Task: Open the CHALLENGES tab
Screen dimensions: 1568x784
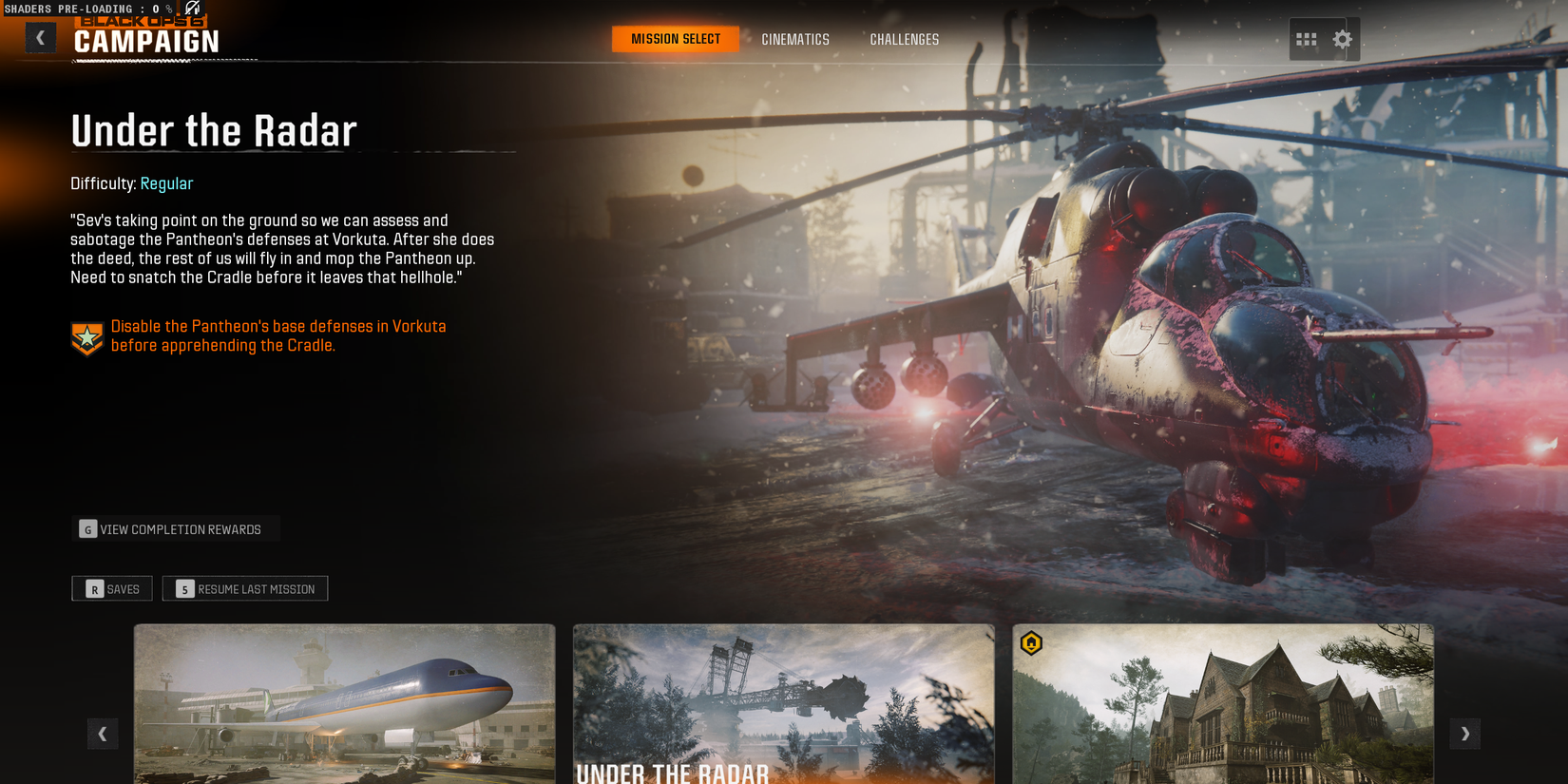Action: click(x=904, y=39)
